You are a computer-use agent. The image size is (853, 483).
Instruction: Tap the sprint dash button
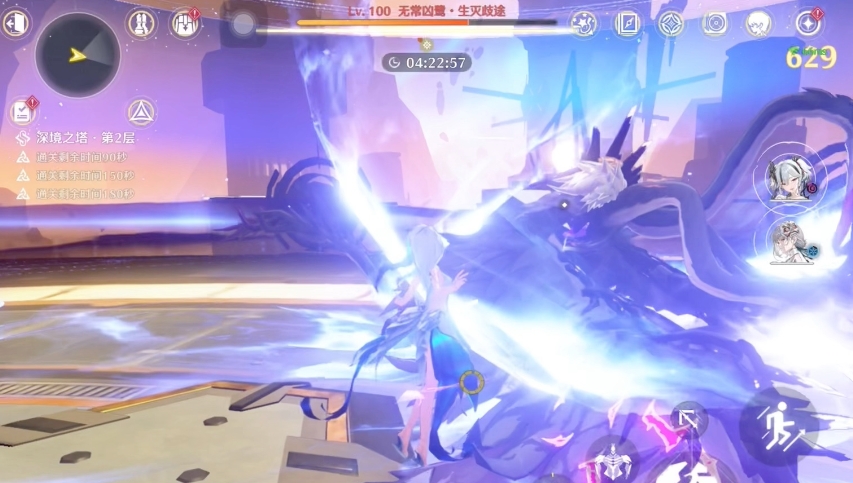[778, 421]
